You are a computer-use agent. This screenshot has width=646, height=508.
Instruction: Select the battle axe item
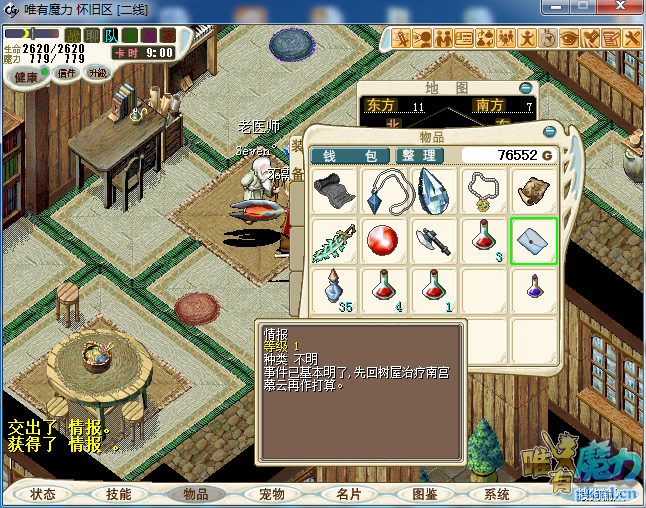point(433,241)
